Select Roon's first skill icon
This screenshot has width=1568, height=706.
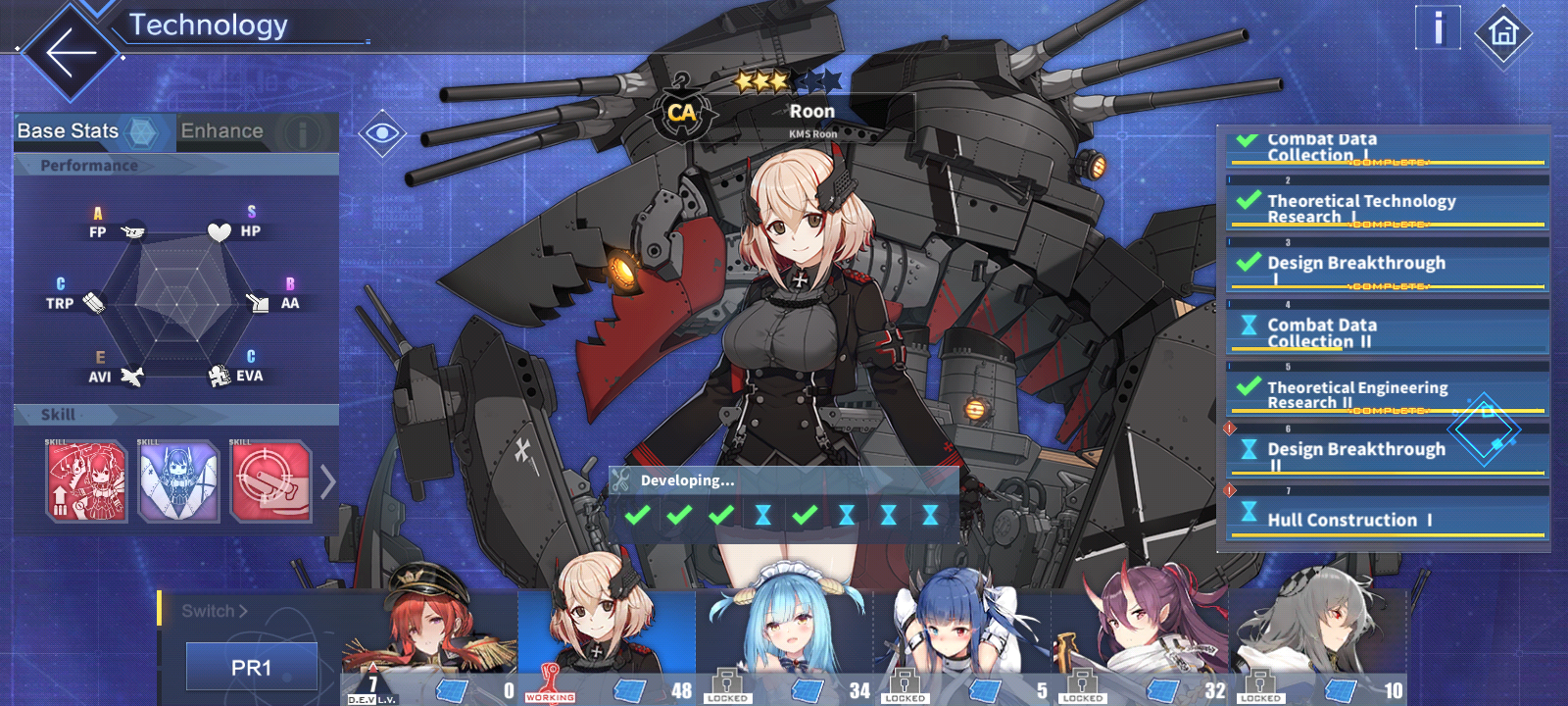(85, 480)
